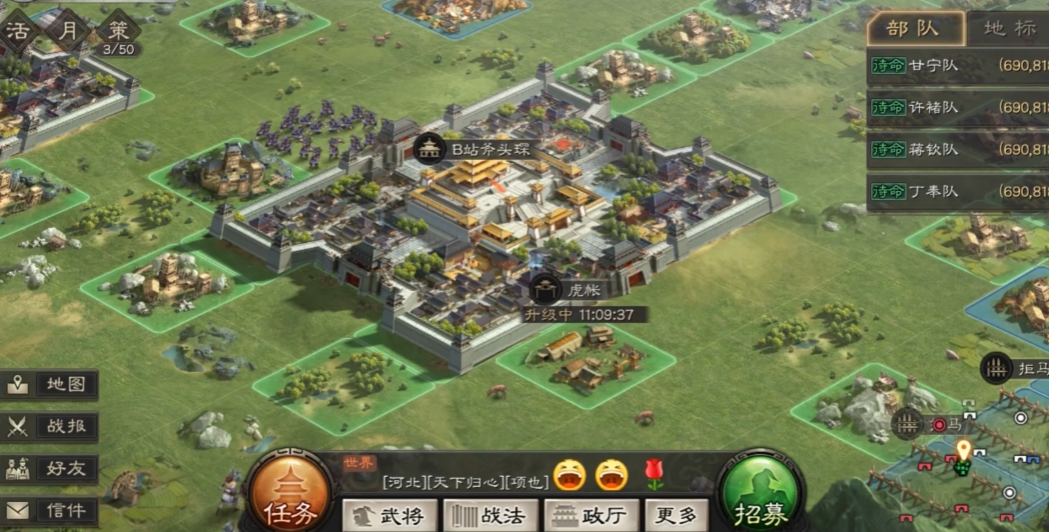Open the 策 strategy diamond icon
Image resolution: width=1049 pixels, height=532 pixels.
coord(118,32)
